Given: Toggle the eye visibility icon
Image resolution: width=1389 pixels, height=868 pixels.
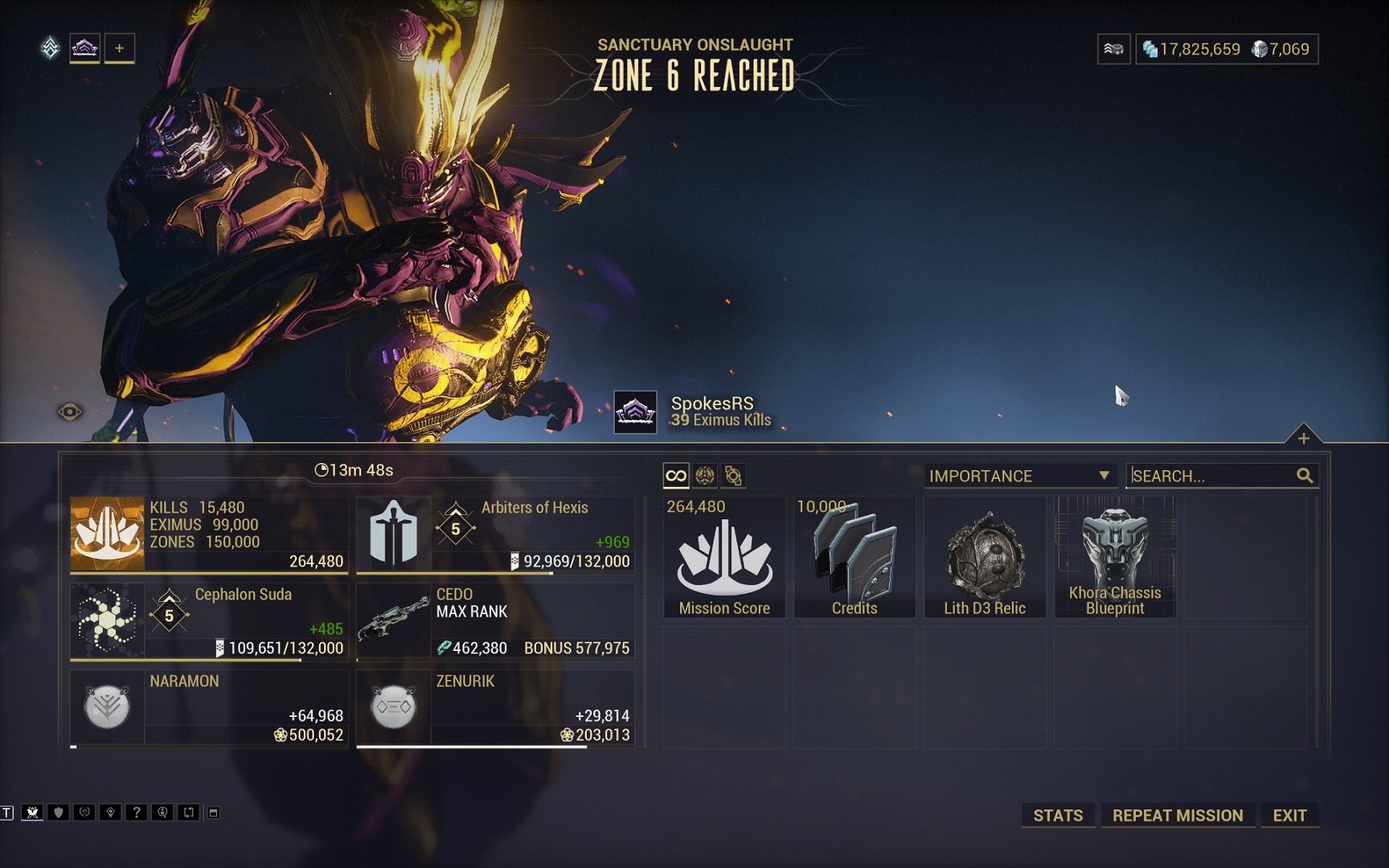Looking at the screenshot, I should 70,412.
